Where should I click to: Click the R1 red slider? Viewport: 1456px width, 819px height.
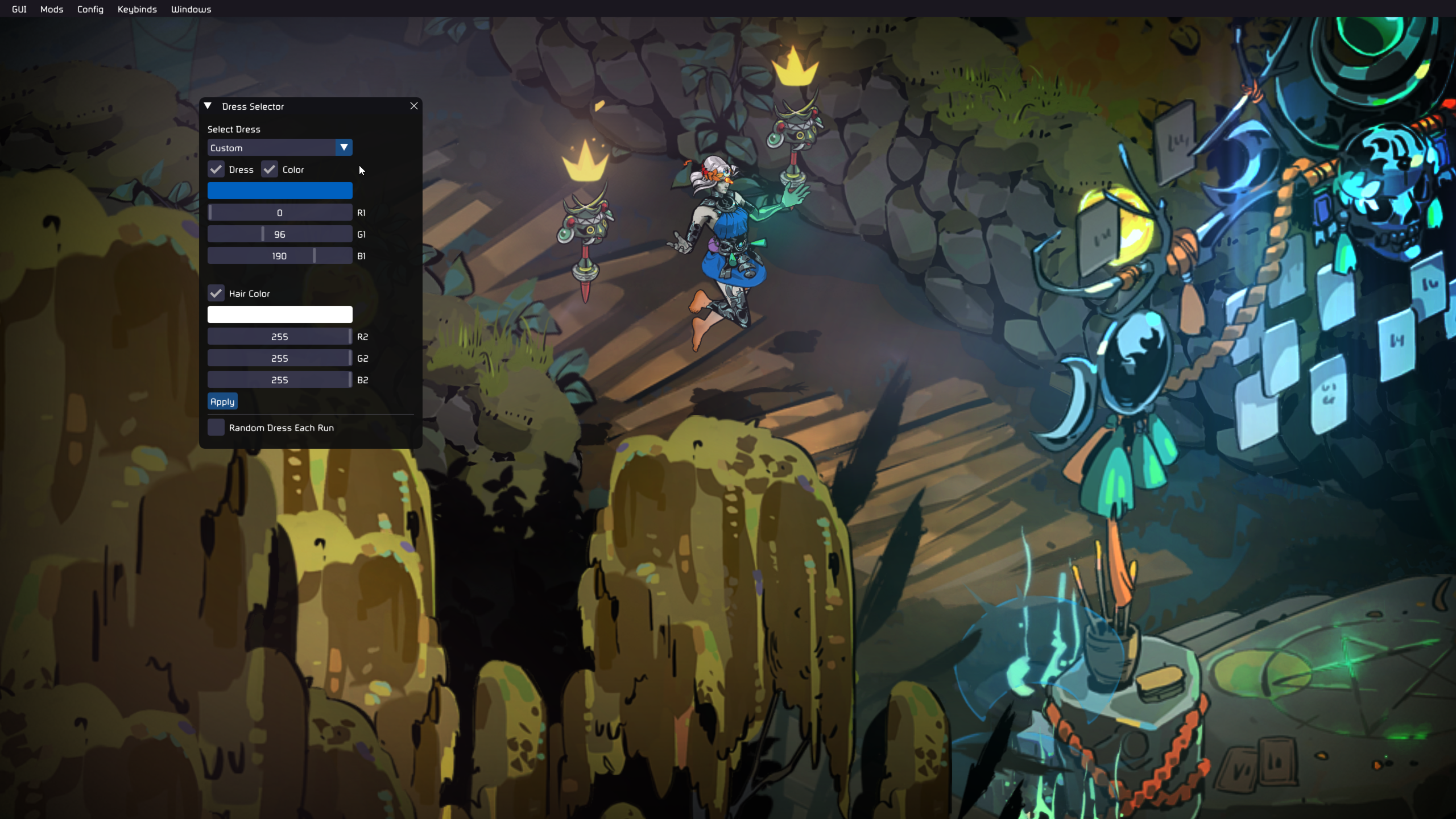pos(280,213)
